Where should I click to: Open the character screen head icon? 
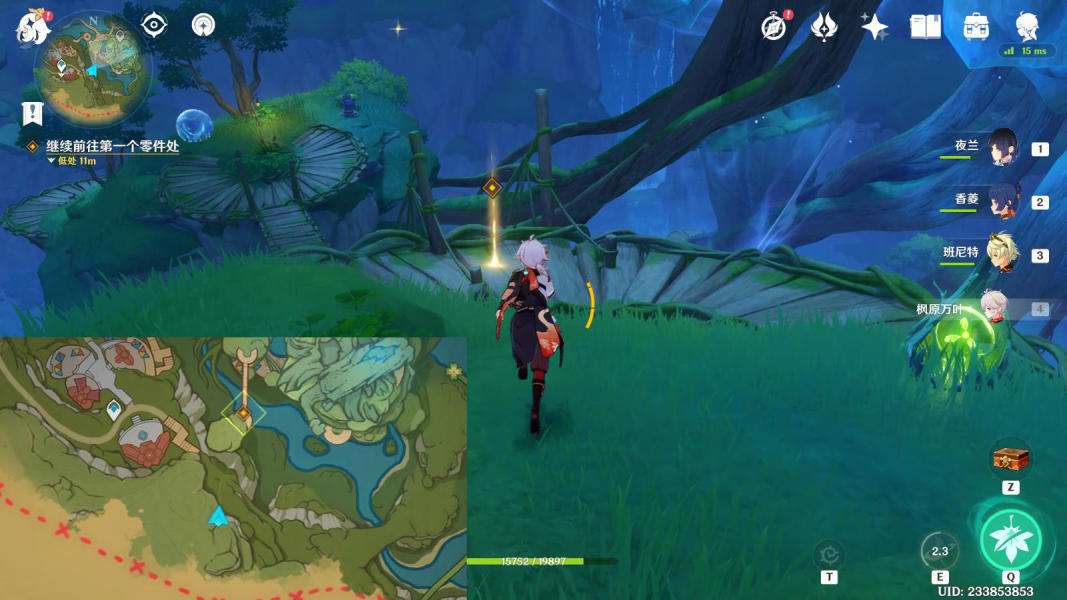pyautogui.click(x=1027, y=27)
